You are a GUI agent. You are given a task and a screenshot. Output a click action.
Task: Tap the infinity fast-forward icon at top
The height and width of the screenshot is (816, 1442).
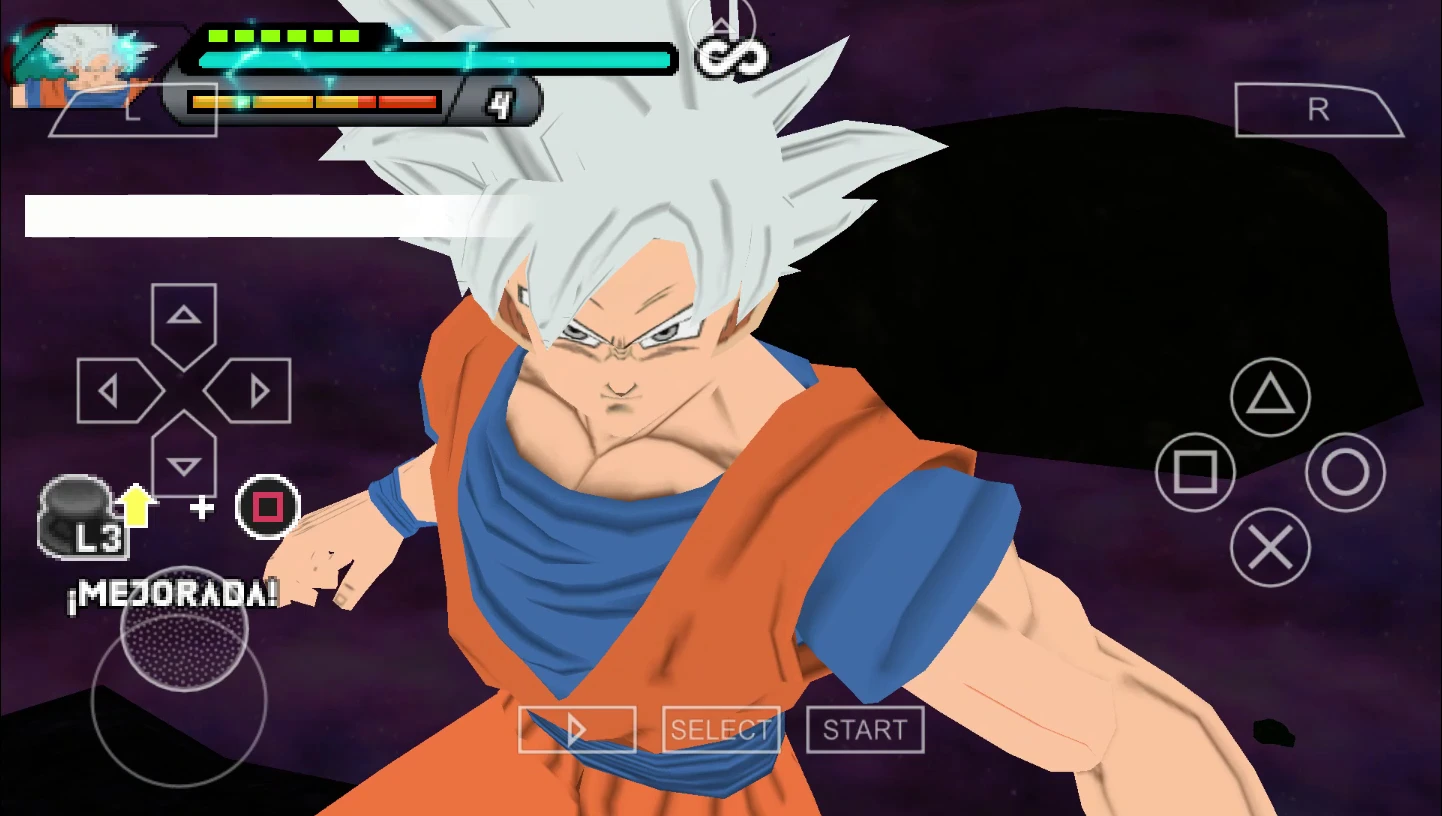733,55
